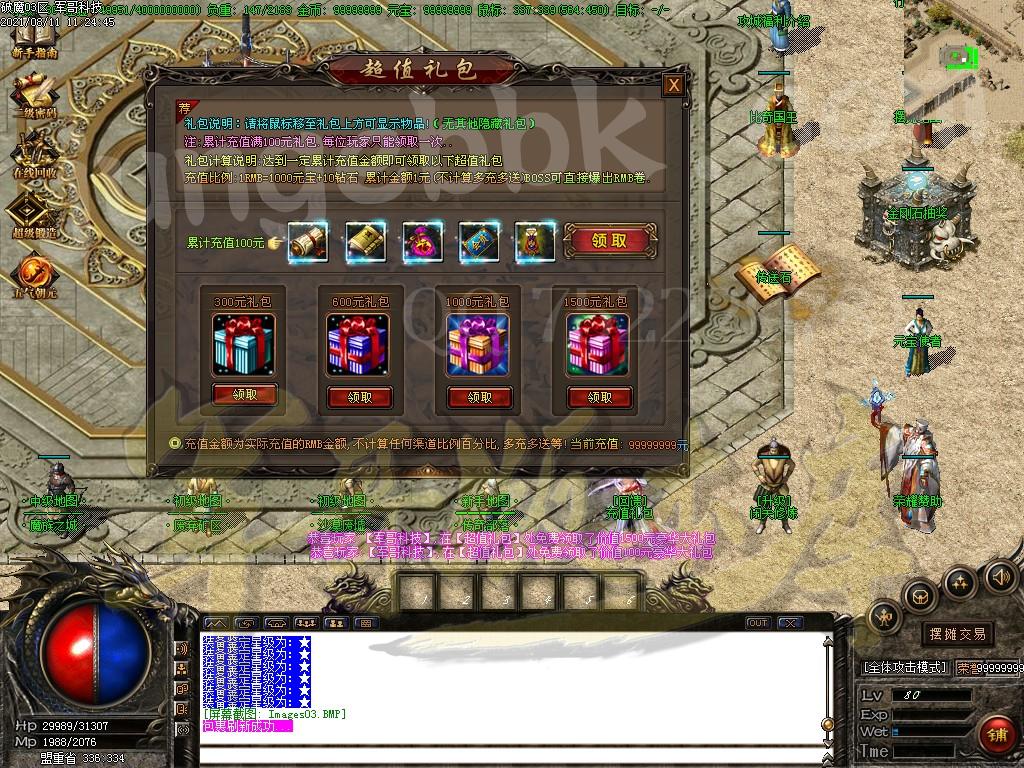Toggle sound with the speaker icon
Screen dimensions: 1024x768
tap(1000, 576)
